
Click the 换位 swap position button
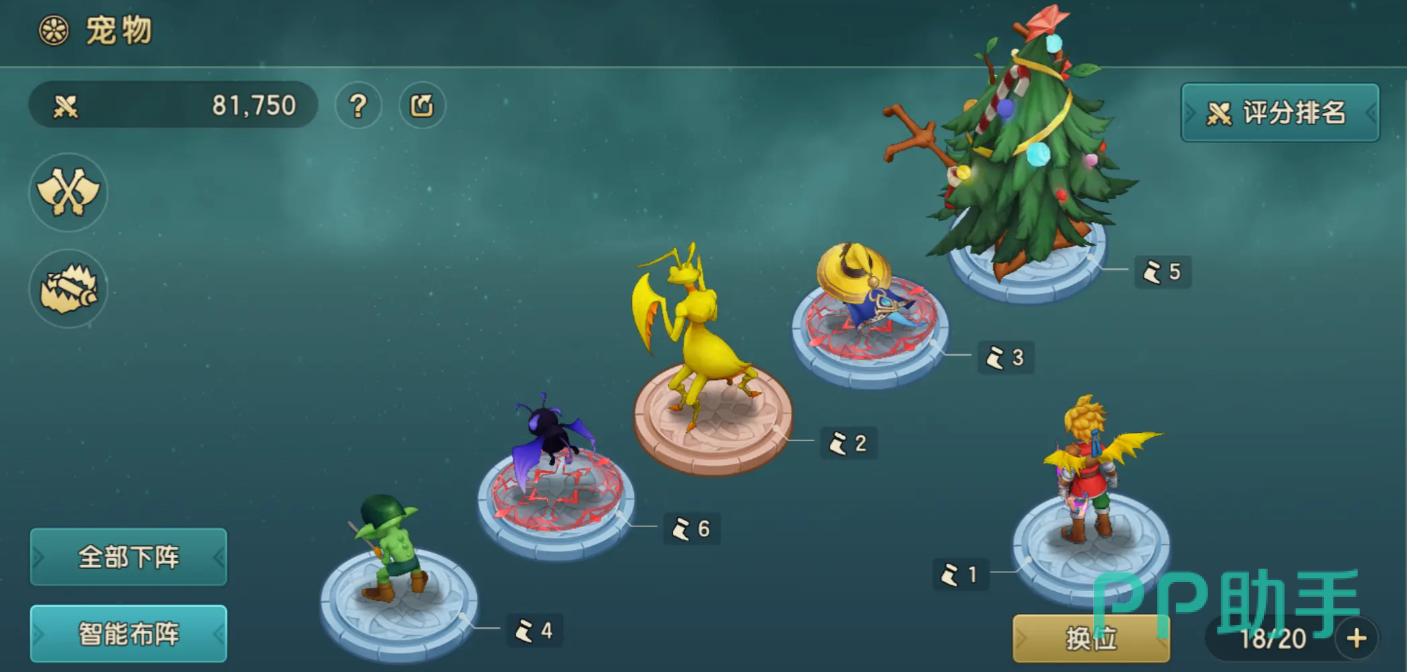click(x=1090, y=638)
